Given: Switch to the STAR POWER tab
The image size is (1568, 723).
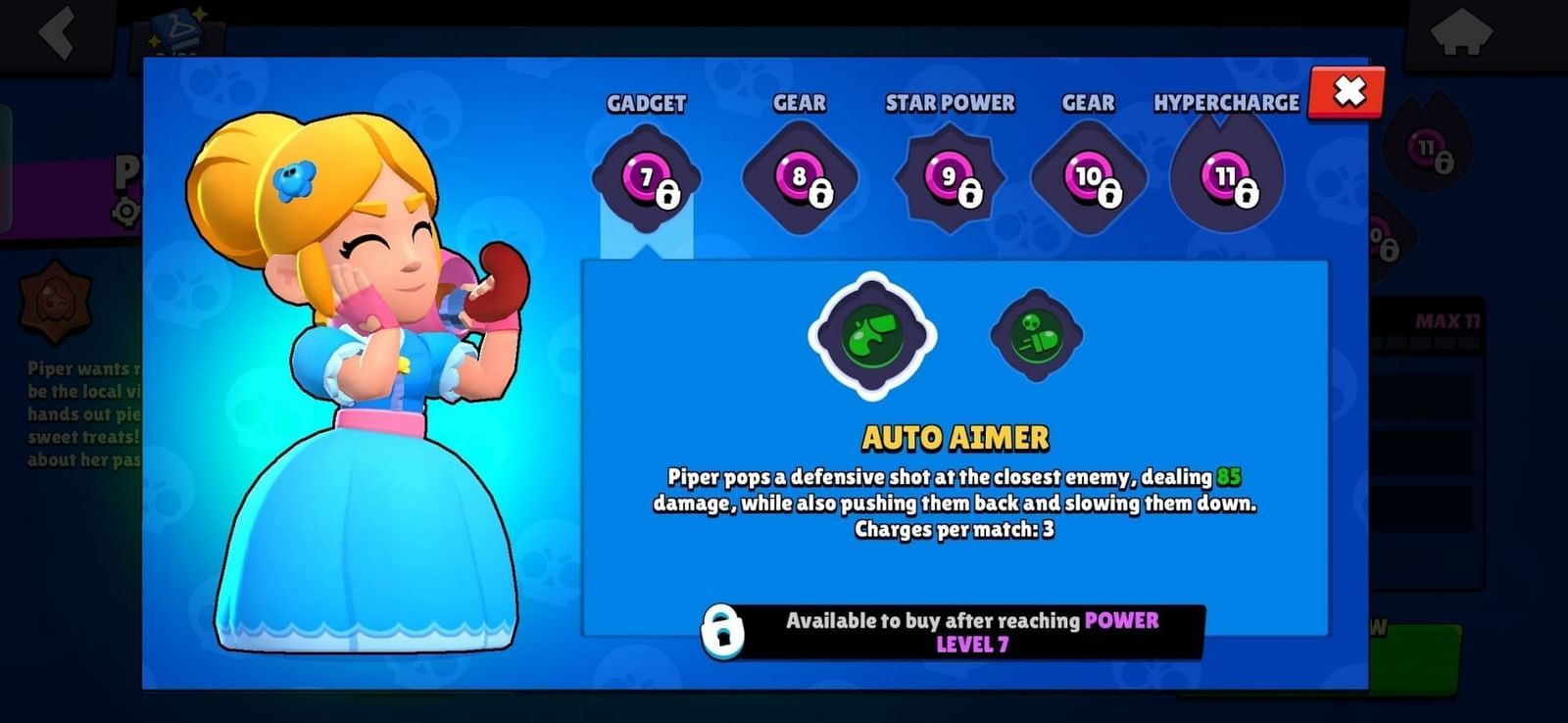Looking at the screenshot, I should click(x=949, y=102).
